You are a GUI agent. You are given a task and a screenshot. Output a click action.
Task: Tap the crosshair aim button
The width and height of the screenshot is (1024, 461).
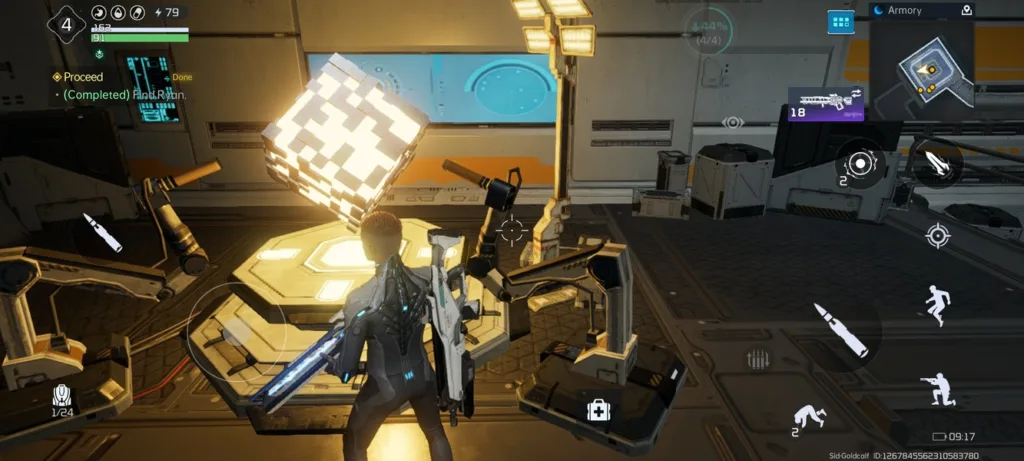(x=937, y=236)
